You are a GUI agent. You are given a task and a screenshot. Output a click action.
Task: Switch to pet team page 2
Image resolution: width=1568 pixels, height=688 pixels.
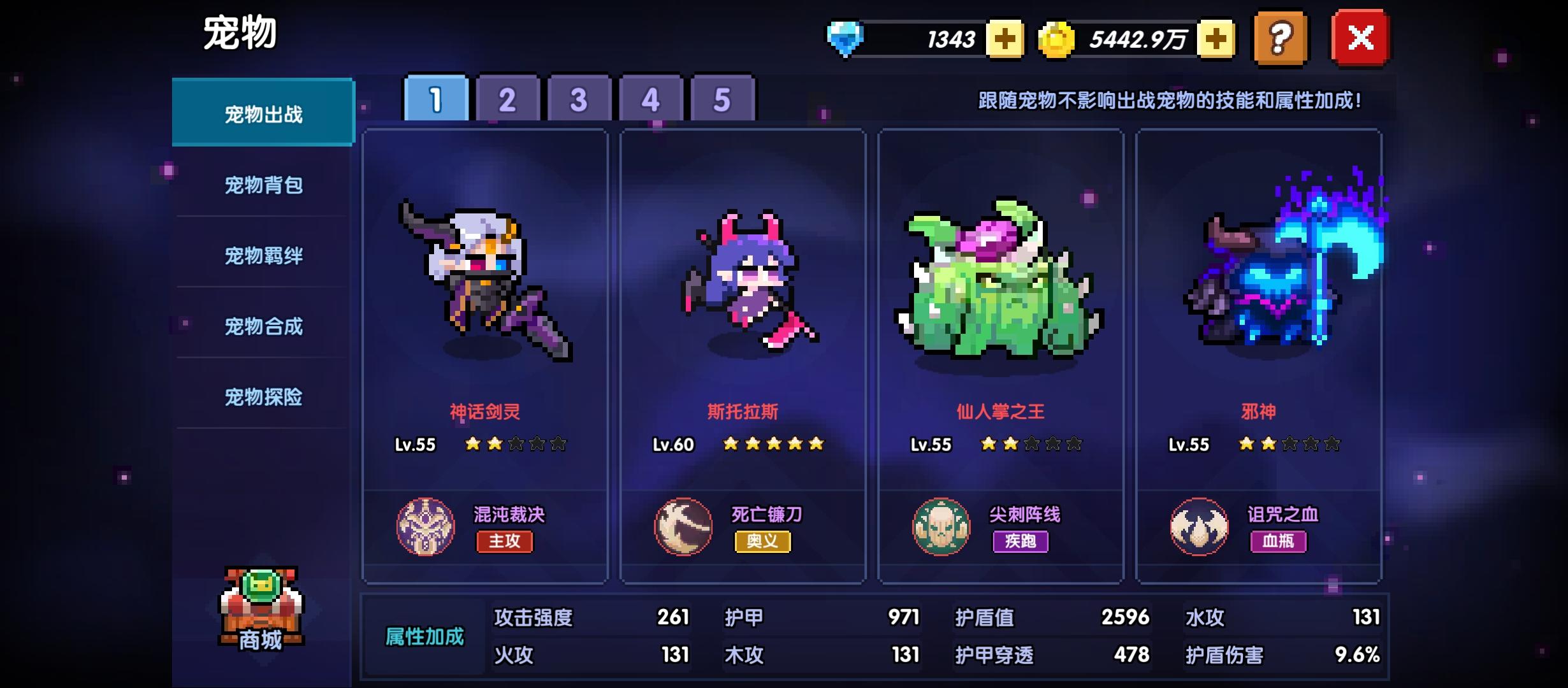coord(505,99)
